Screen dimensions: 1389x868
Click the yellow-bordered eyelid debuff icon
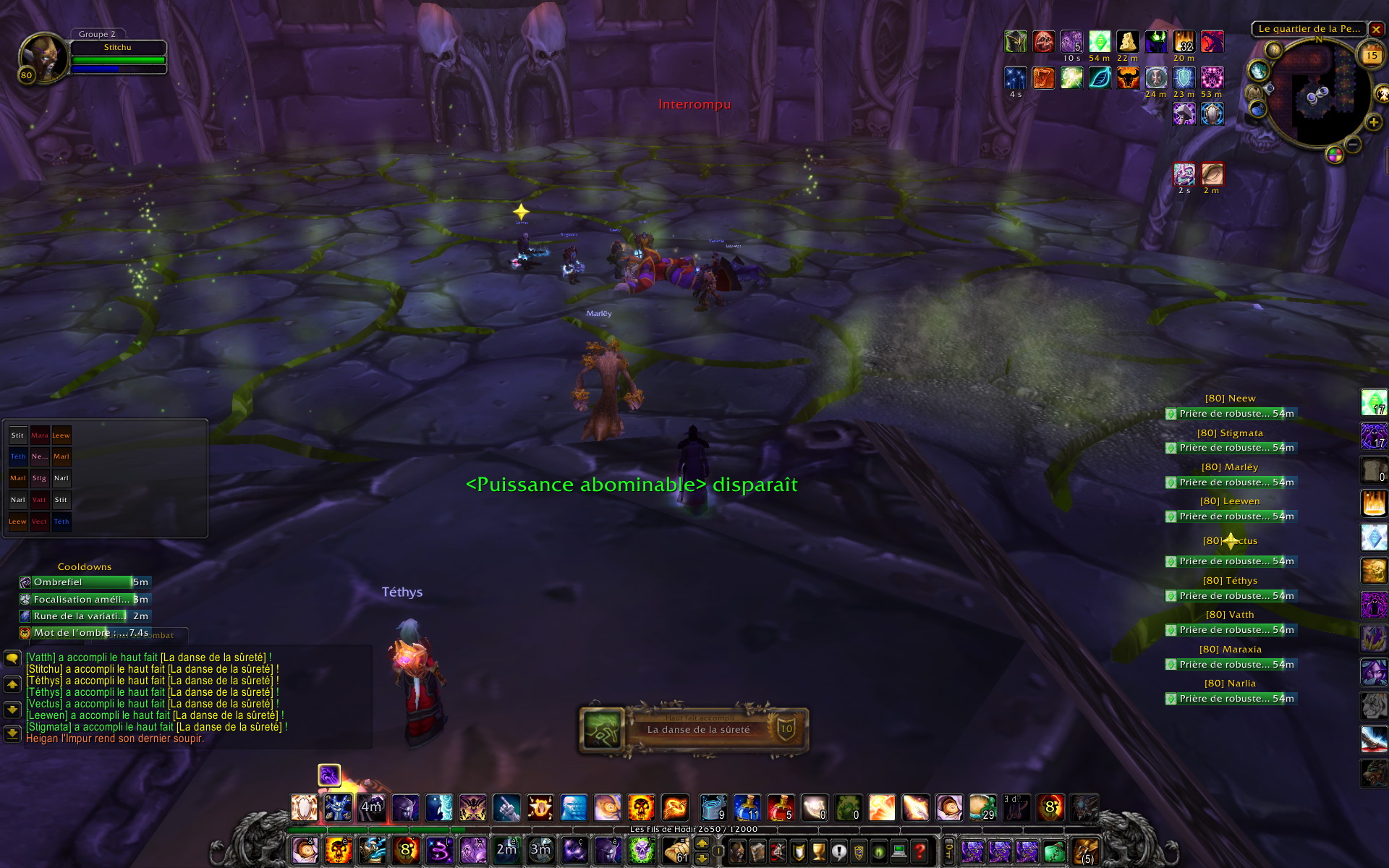1212,174
